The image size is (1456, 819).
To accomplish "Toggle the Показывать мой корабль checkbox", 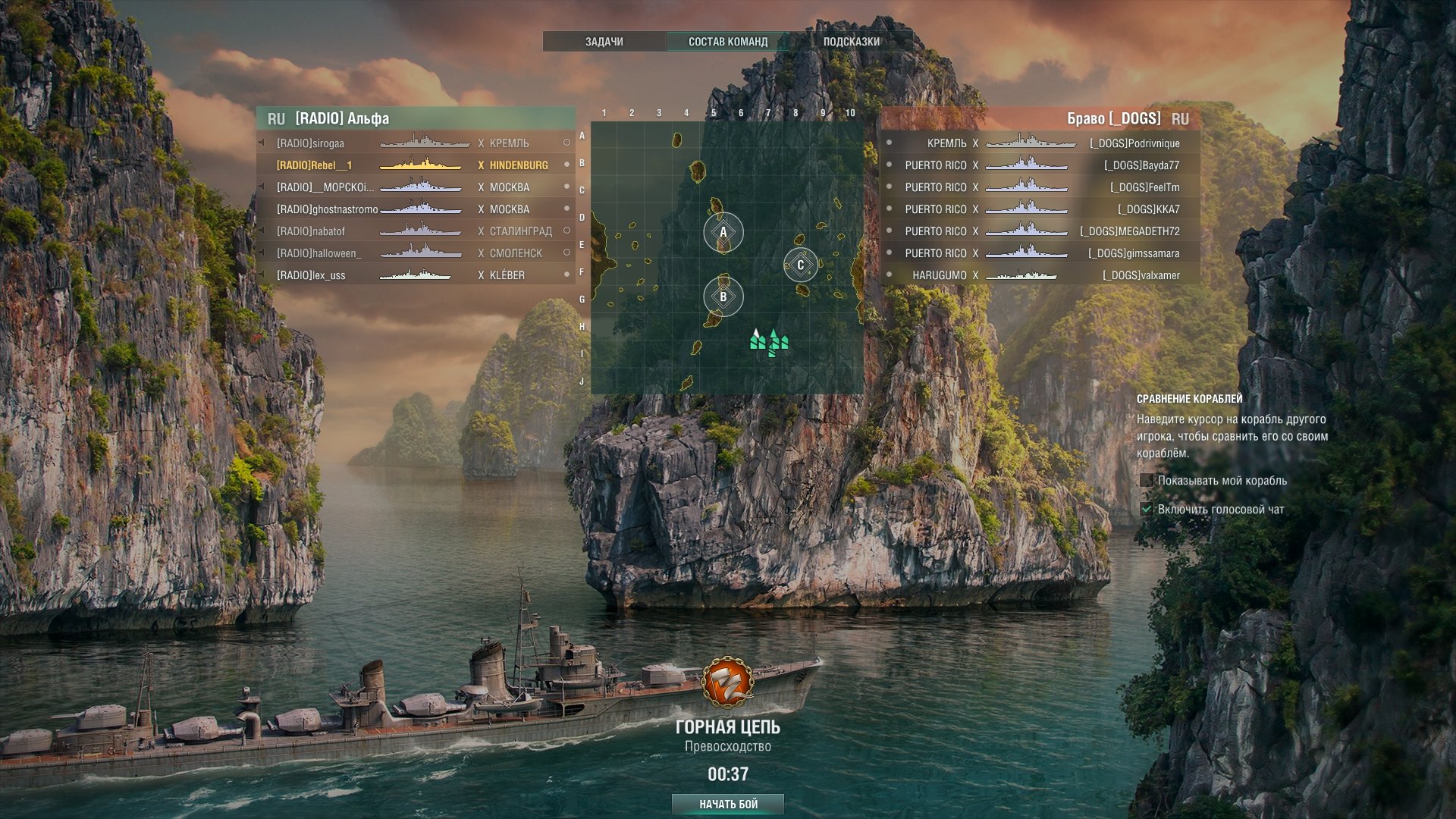I will point(1147,481).
